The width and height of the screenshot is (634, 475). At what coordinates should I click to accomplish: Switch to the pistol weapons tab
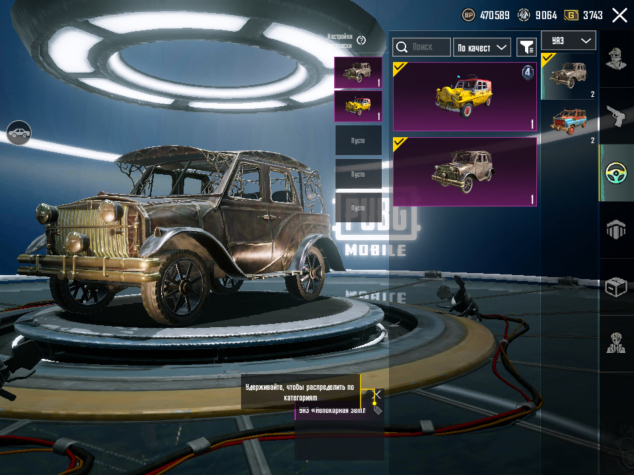click(x=616, y=118)
